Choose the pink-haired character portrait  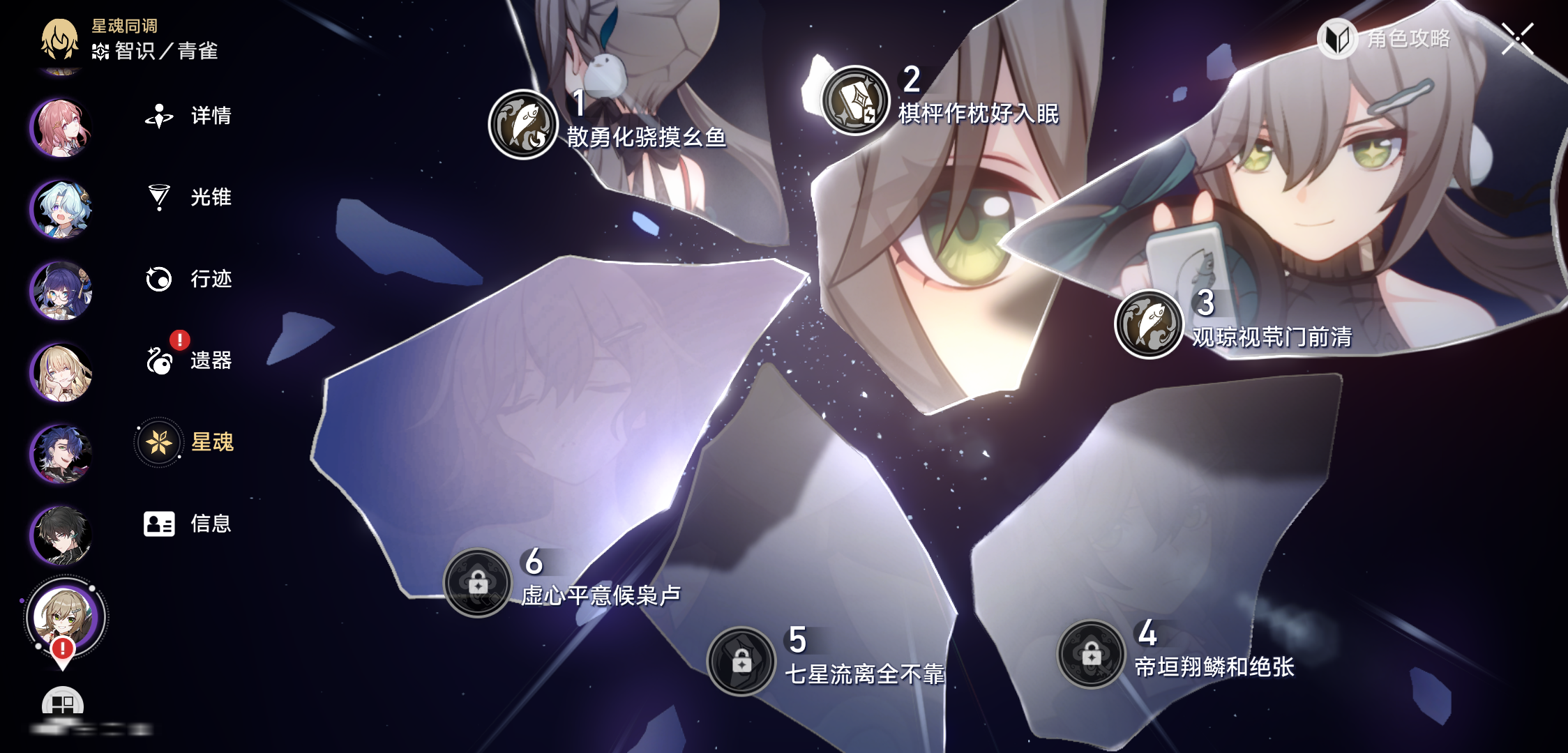click(61, 128)
